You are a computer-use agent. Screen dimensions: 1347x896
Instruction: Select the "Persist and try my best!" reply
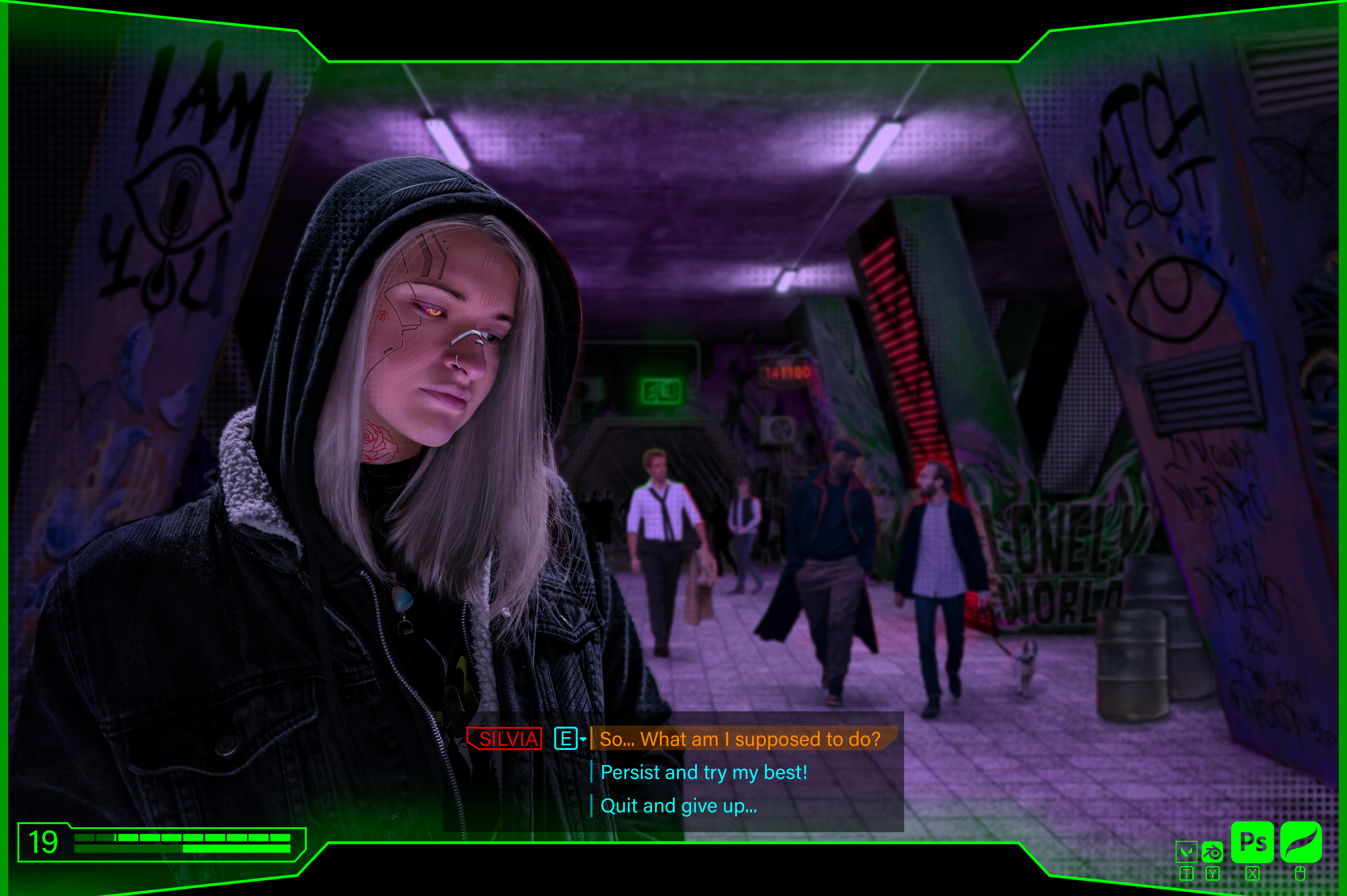(x=704, y=772)
